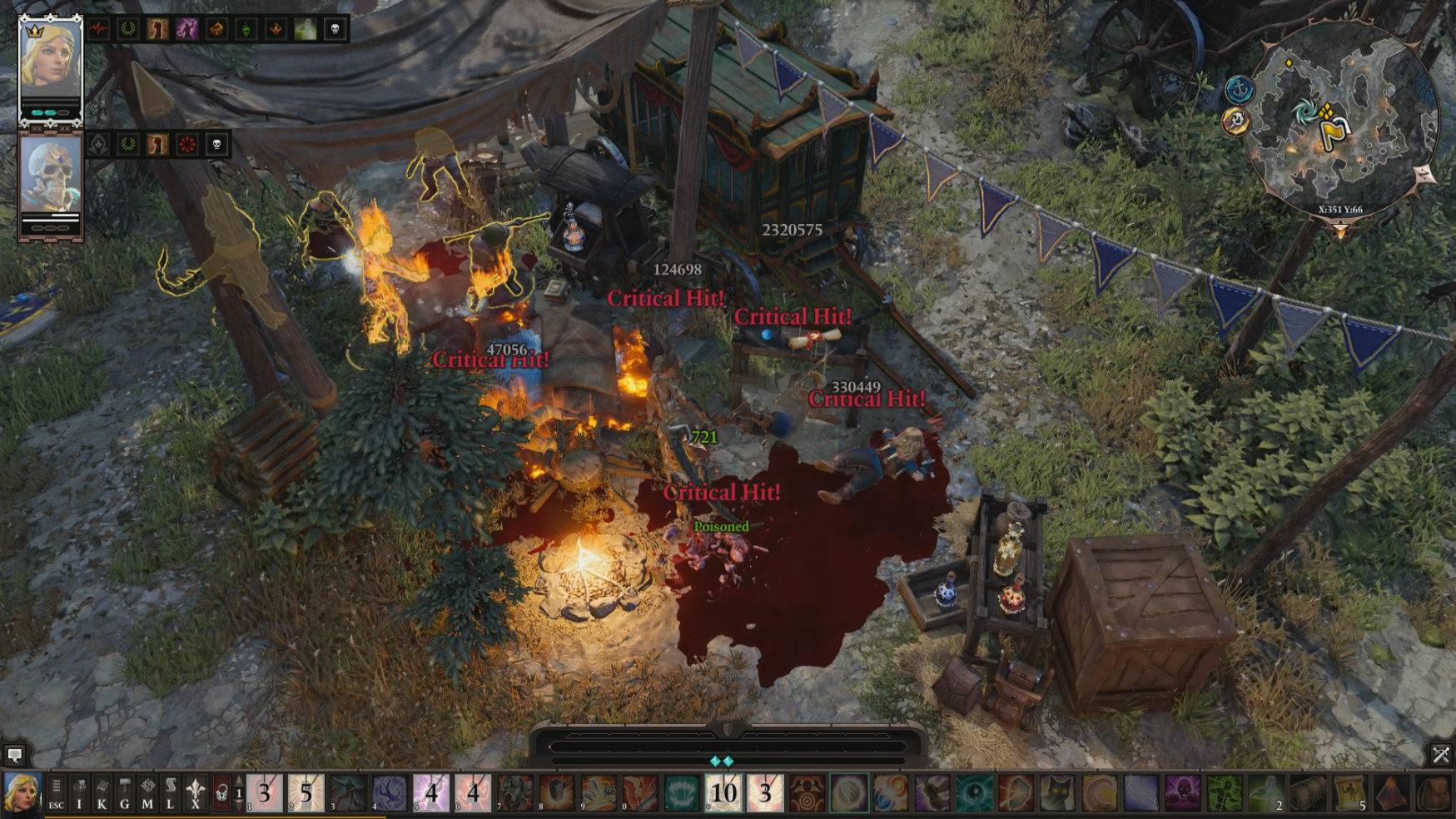The width and height of the screenshot is (1456, 819).
Task: Select the skeleton companion portrait
Action: [x=50, y=176]
